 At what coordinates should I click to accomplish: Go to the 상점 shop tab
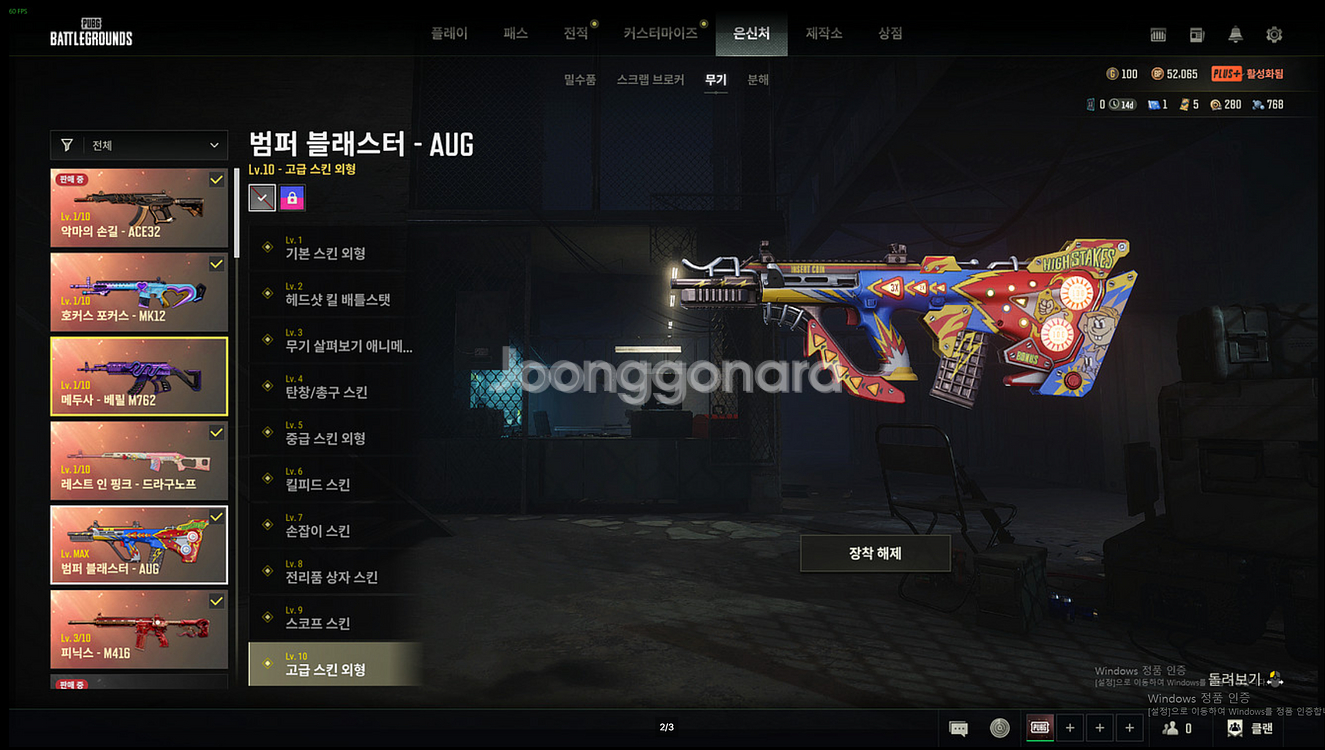(890, 34)
